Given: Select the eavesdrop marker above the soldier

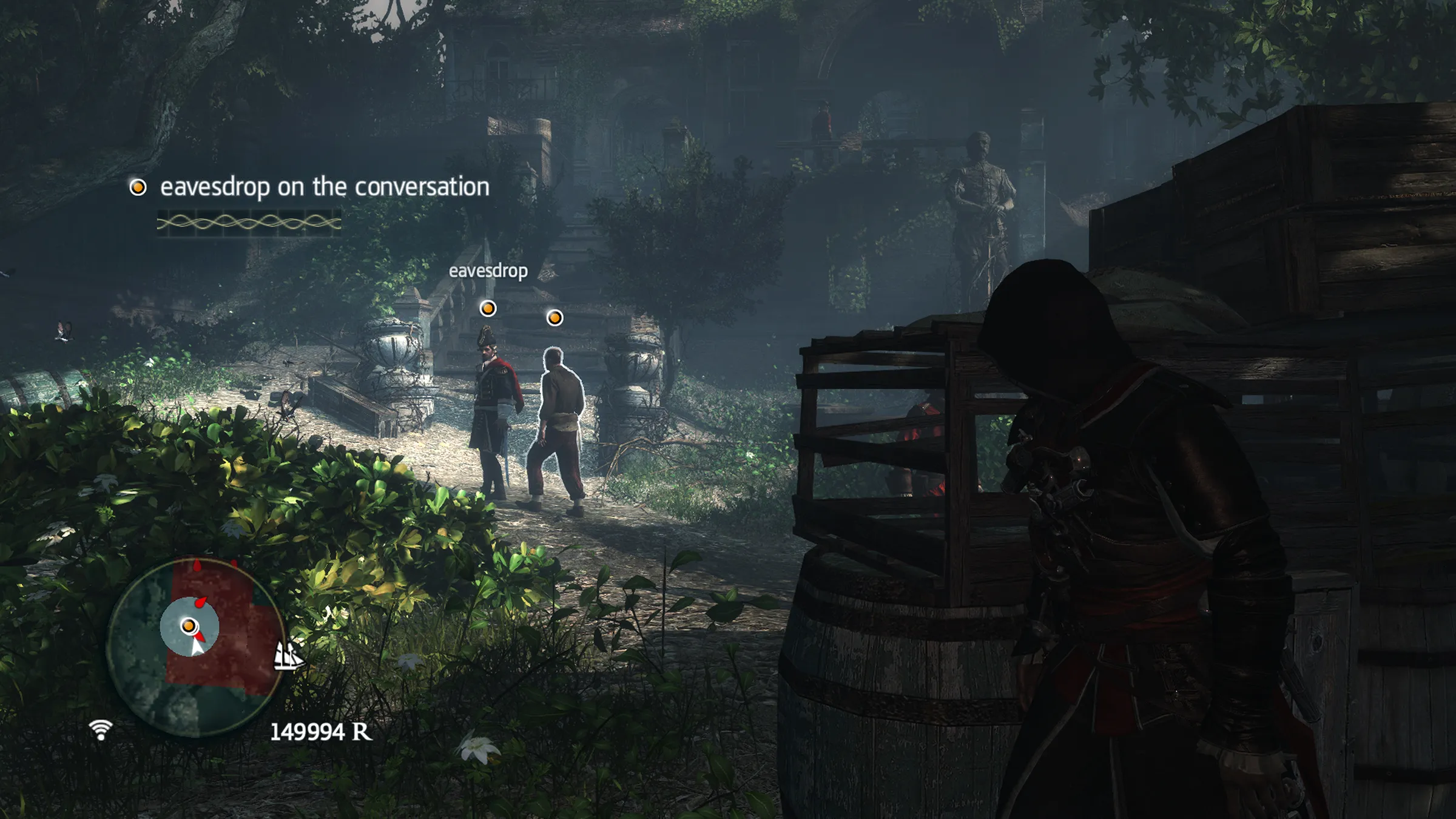Looking at the screenshot, I should coord(488,309).
